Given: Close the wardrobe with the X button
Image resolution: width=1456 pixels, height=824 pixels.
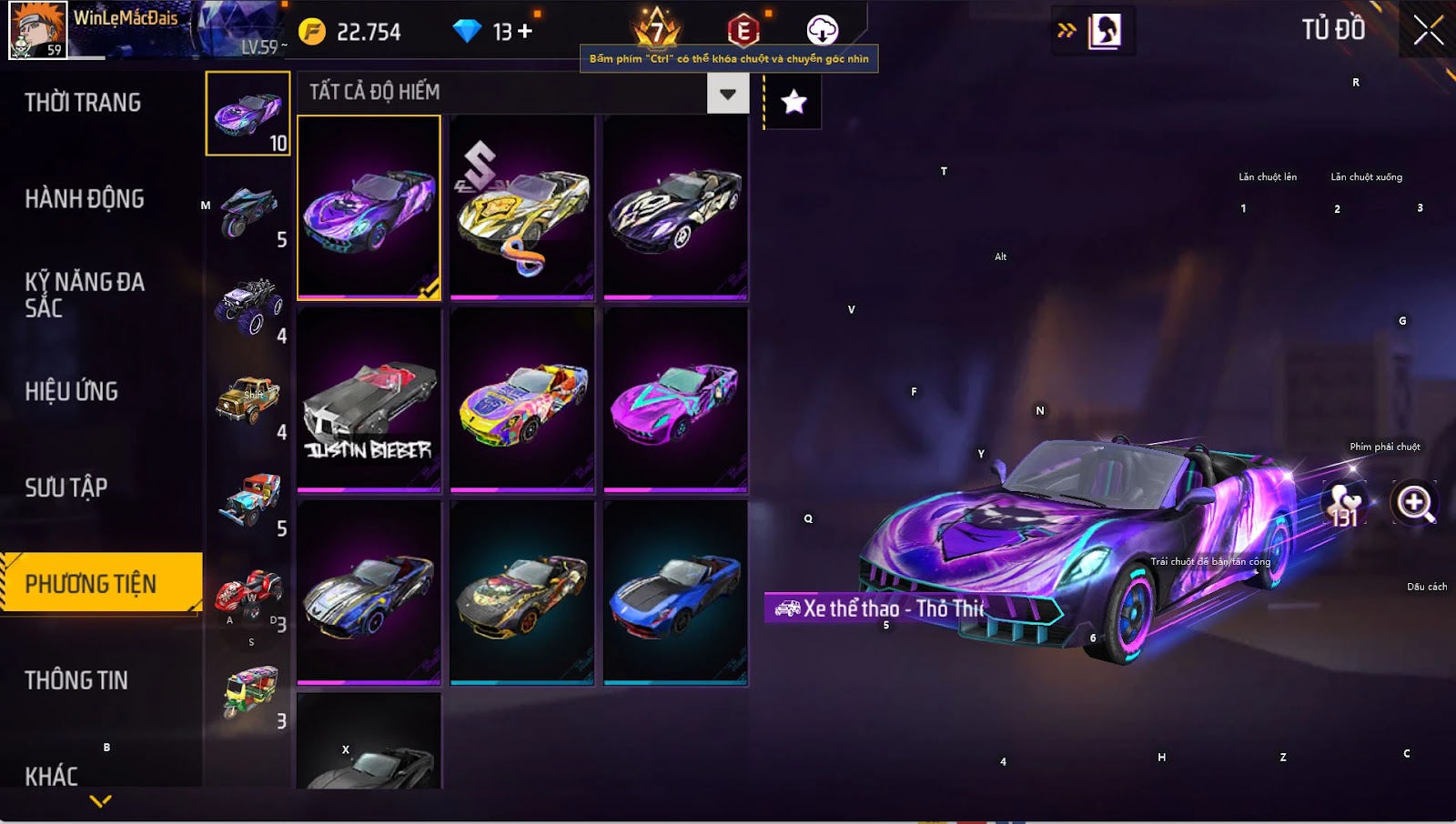Looking at the screenshot, I should 1428,31.
